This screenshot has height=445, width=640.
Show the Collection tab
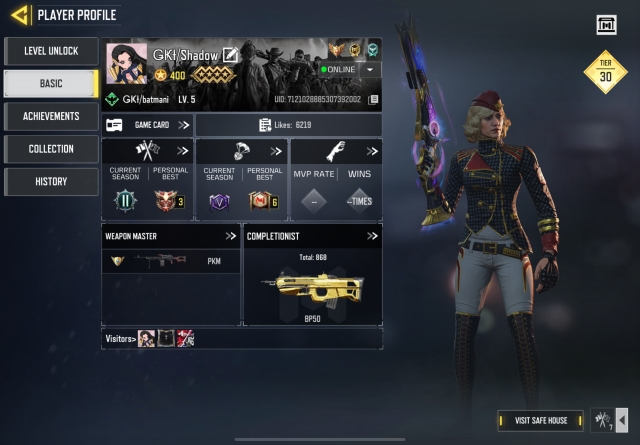(x=51, y=149)
